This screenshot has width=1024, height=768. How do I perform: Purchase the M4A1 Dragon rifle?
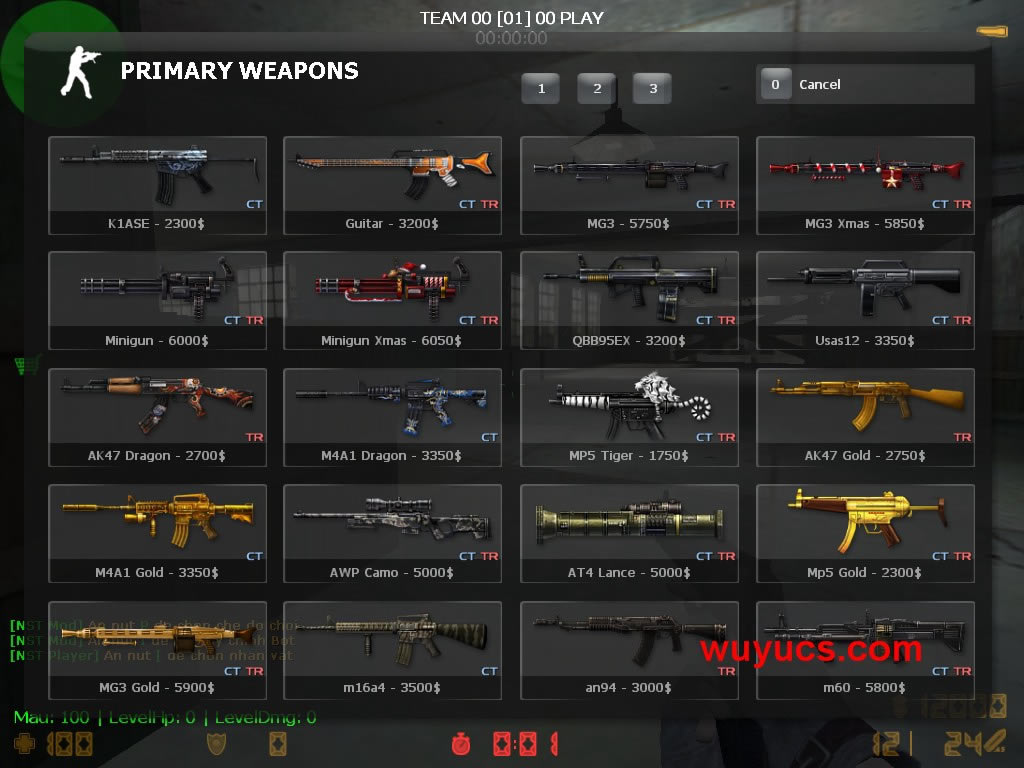pyautogui.click(x=393, y=417)
